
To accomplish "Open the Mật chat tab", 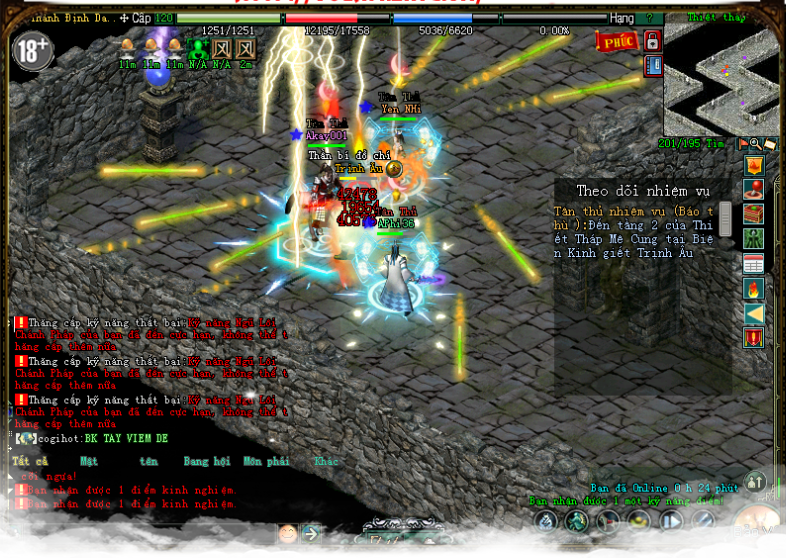I will 89,462.
